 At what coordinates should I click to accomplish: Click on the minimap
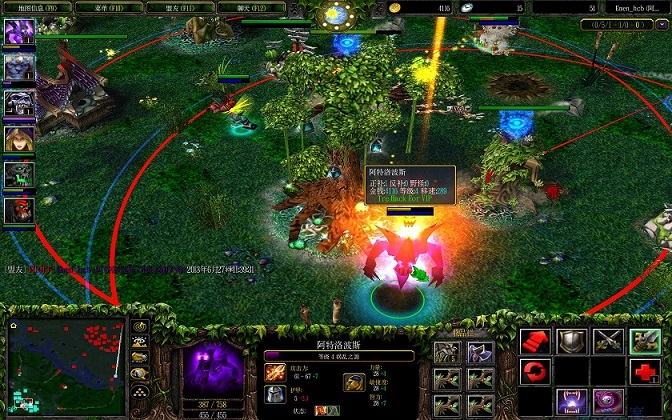point(64,366)
